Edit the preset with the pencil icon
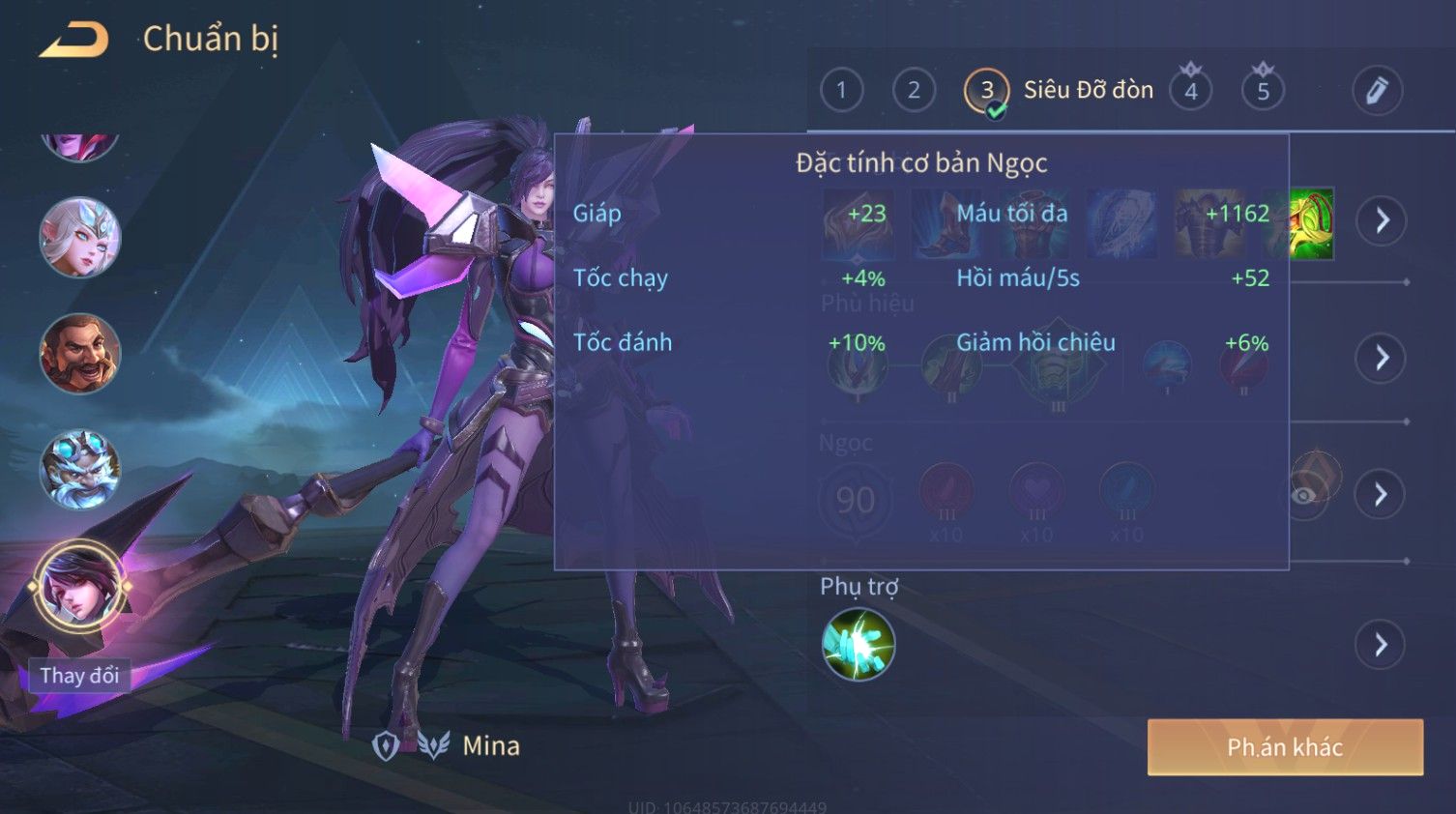 tap(1377, 91)
